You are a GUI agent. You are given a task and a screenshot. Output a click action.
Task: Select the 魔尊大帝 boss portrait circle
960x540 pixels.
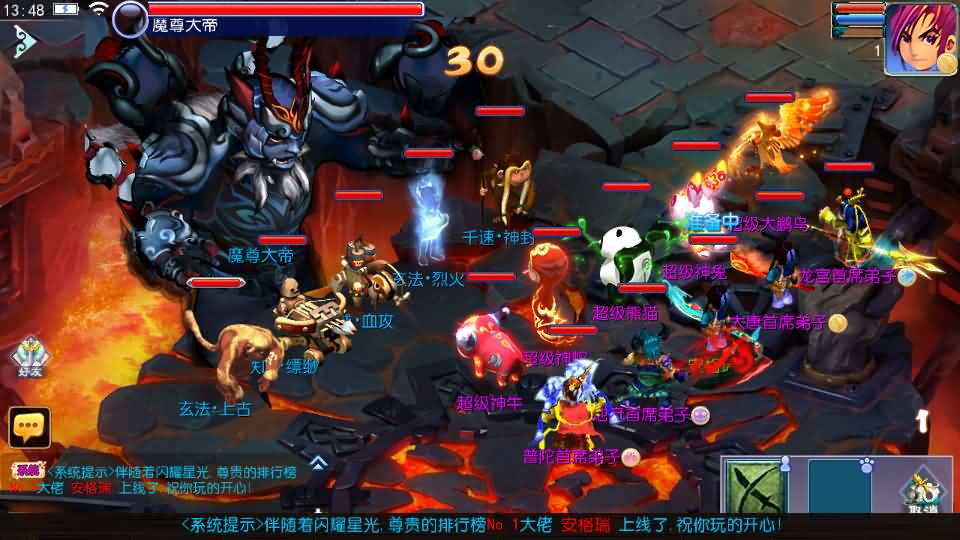coord(129,19)
